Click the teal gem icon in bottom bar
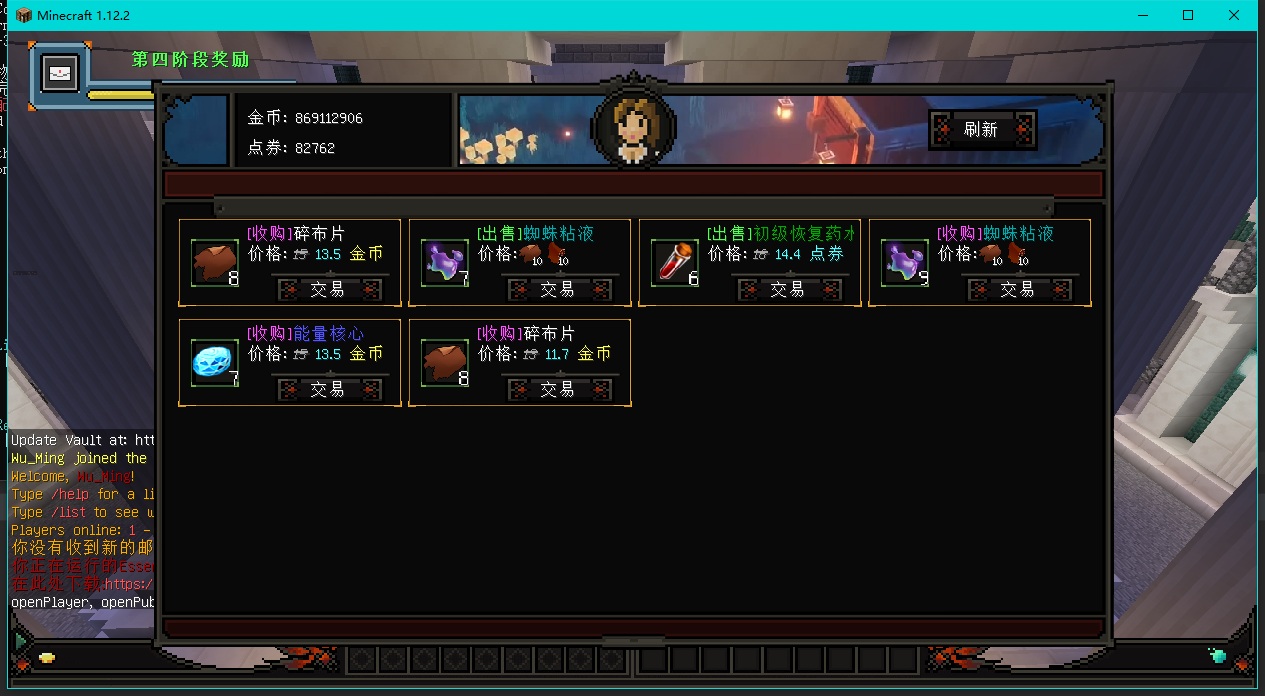 pos(1218,656)
